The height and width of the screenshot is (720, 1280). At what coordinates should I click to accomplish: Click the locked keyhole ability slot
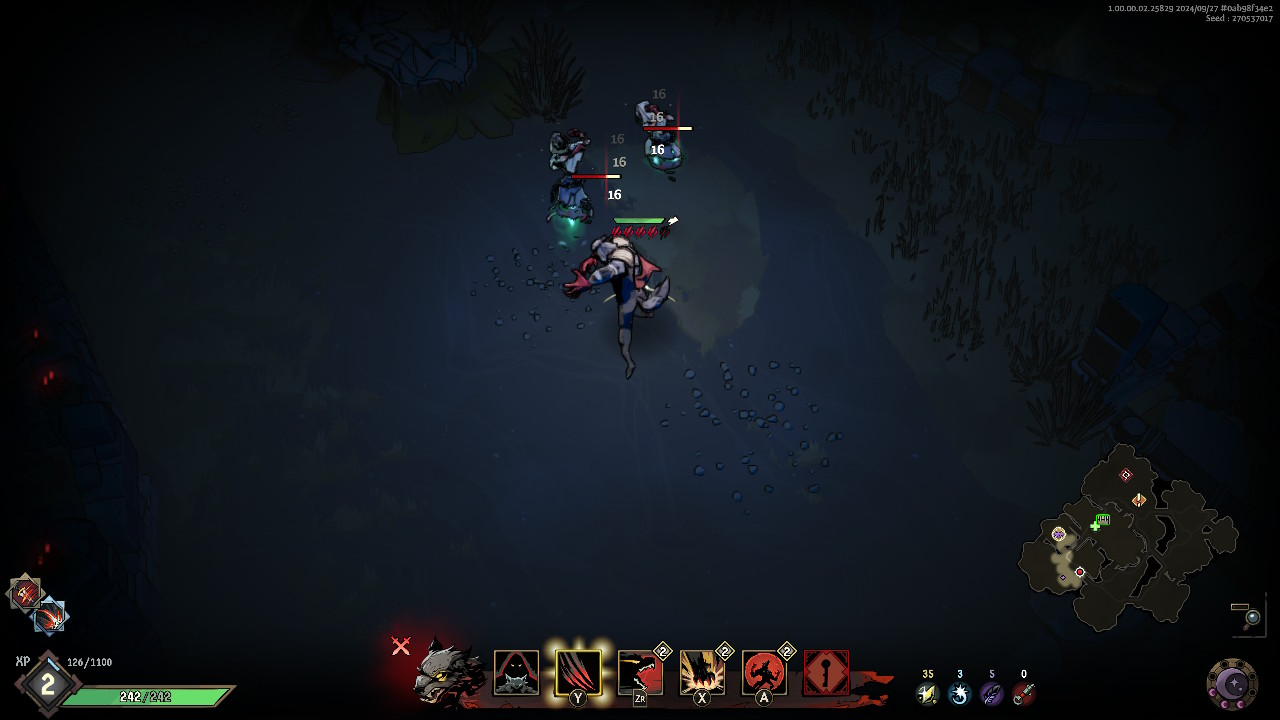826,673
